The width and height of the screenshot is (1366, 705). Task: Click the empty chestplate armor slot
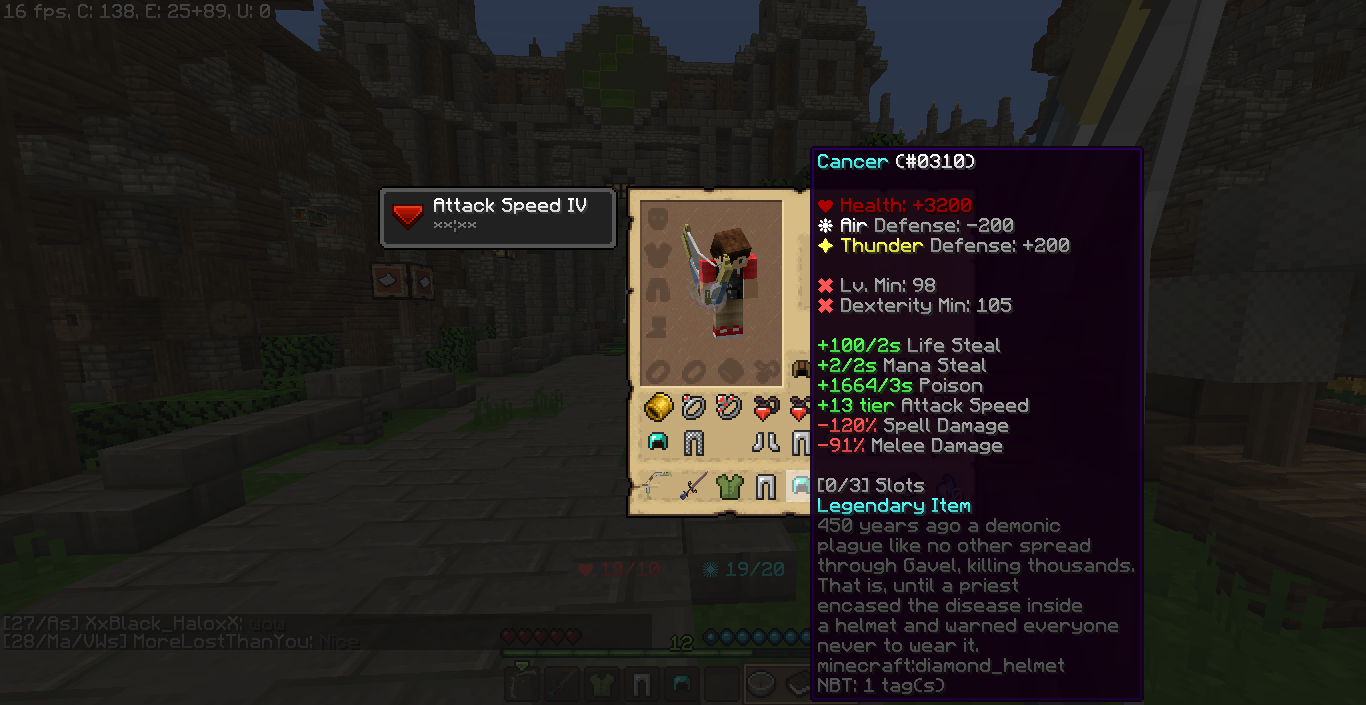point(657,254)
